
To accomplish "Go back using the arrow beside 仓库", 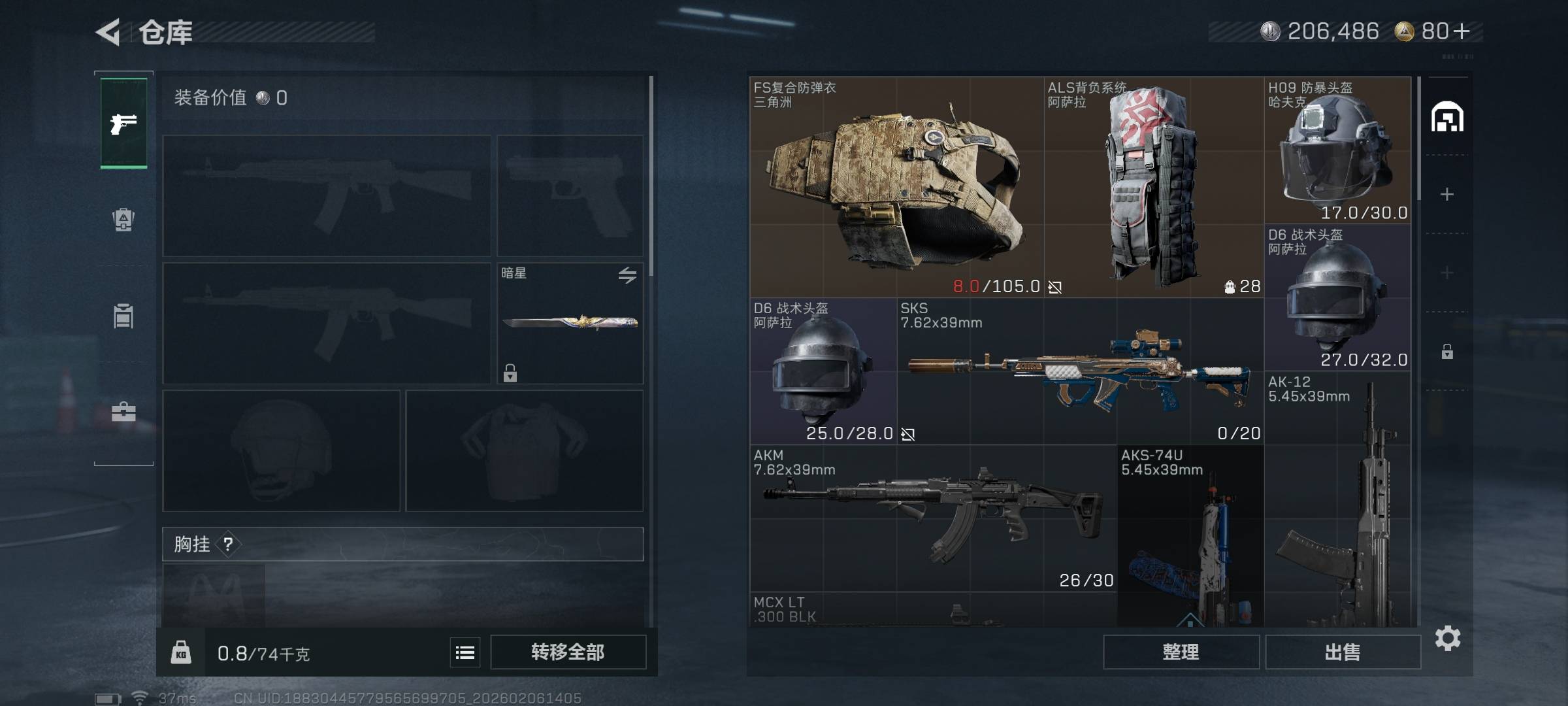I will (108, 32).
